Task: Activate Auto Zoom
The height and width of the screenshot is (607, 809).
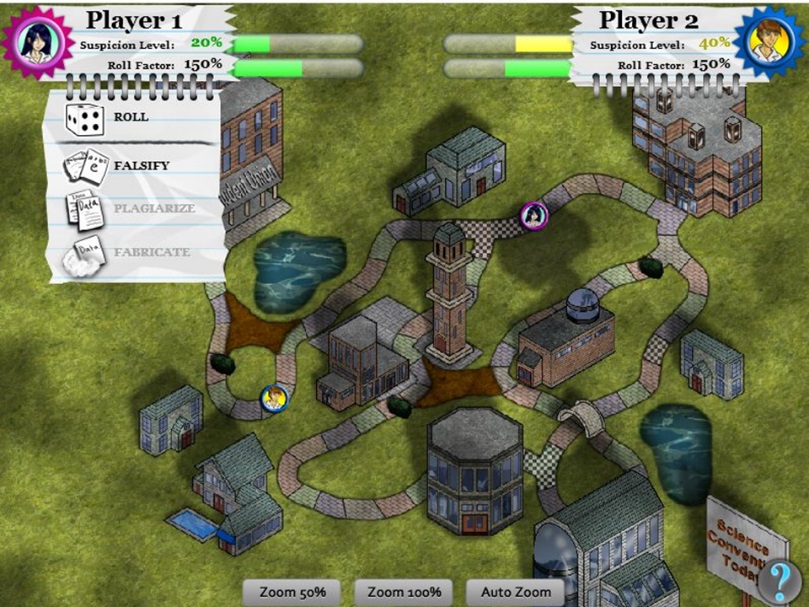Action: 516,592
